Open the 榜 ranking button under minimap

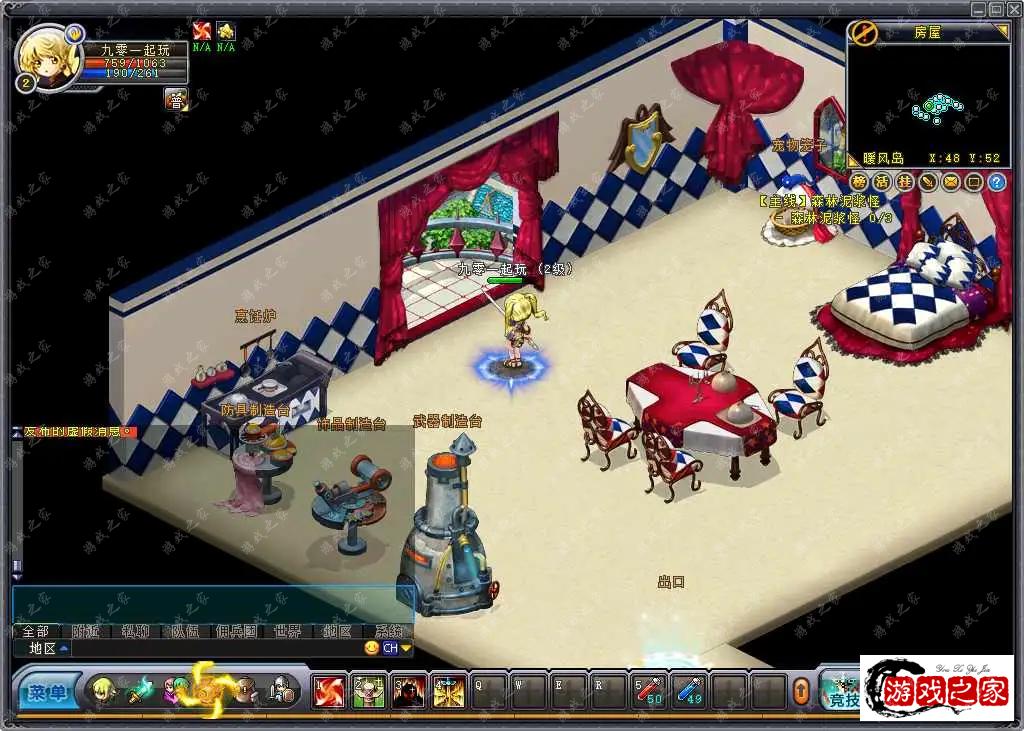tap(860, 182)
